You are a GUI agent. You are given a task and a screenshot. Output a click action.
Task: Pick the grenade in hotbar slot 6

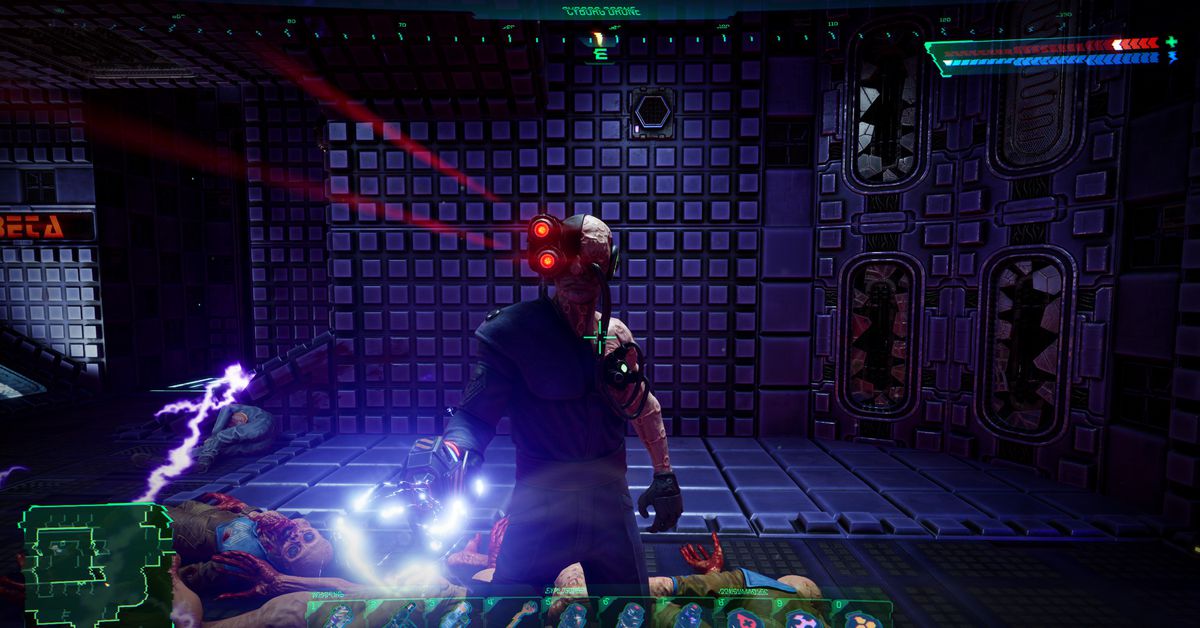(630, 616)
